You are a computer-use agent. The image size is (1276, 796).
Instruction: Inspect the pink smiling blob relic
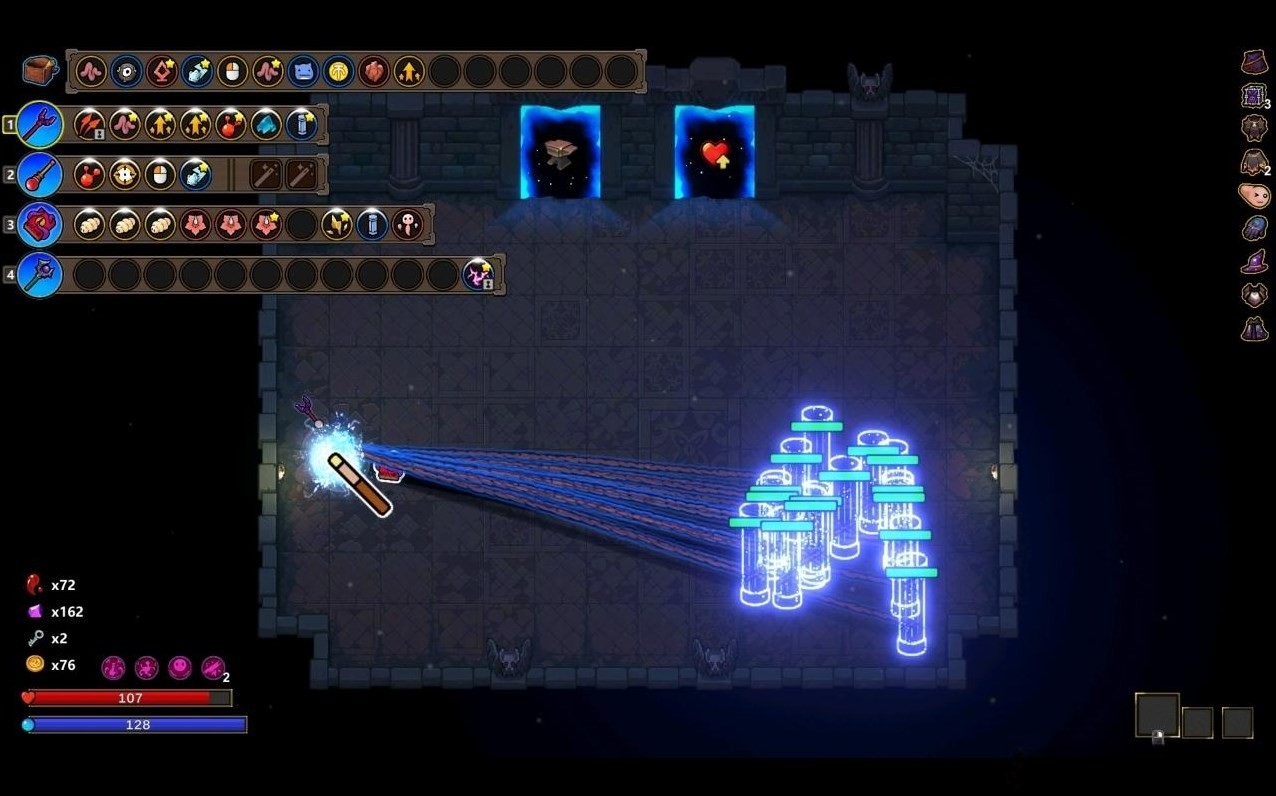click(x=1254, y=195)
